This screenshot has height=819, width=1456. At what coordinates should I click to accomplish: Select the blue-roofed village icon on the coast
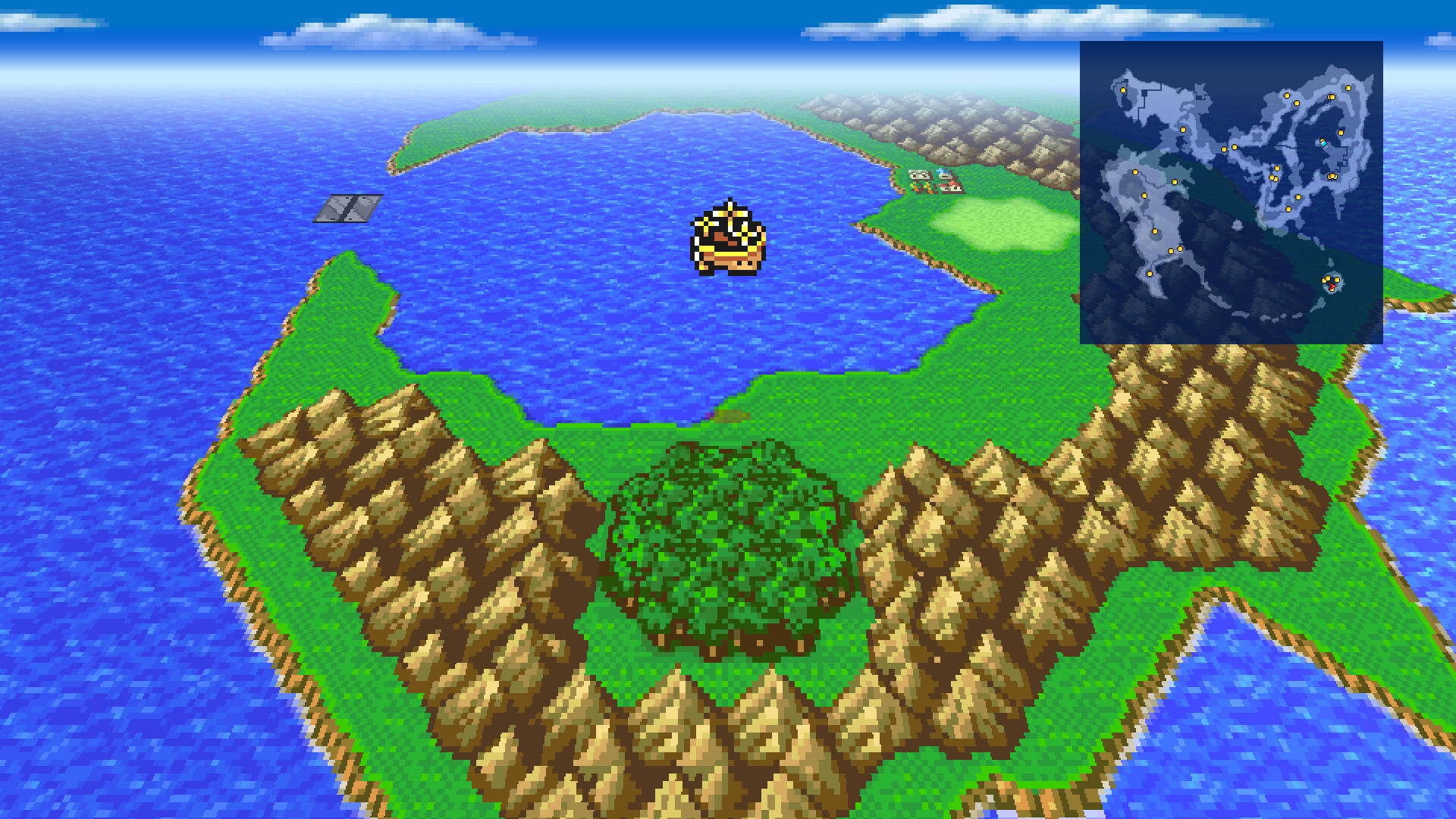click(944, 172)
